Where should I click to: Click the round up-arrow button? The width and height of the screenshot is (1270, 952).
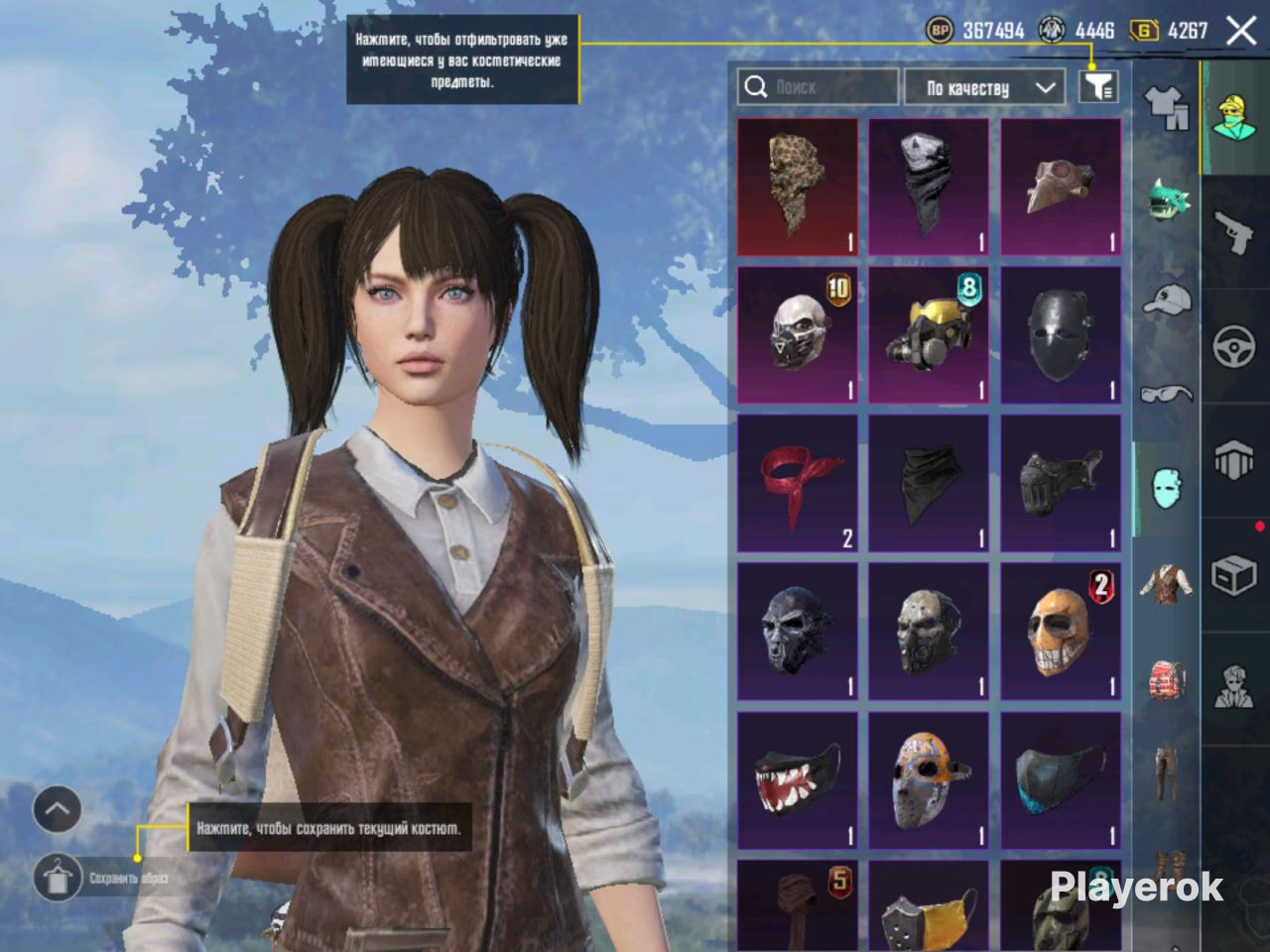(58, 810)
